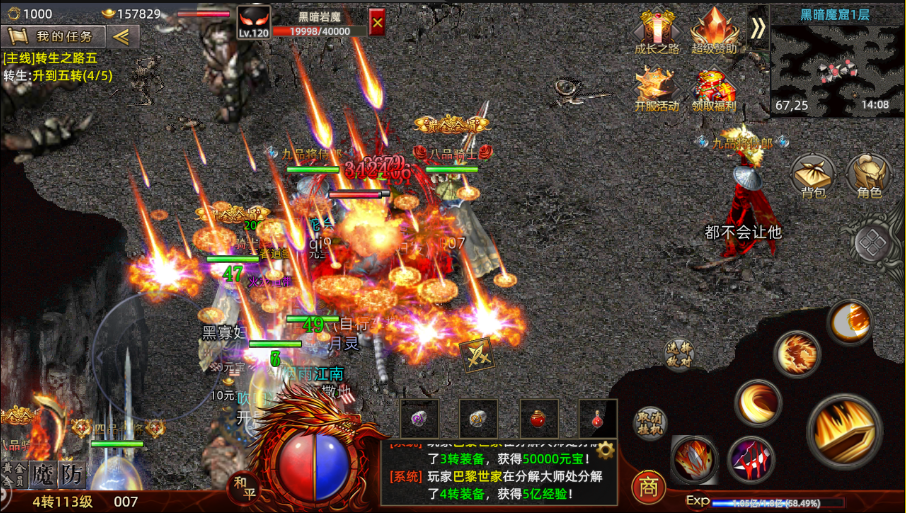
Task: Claim rewards via the 领取福利 gift icon
Action: coord(714,88)
